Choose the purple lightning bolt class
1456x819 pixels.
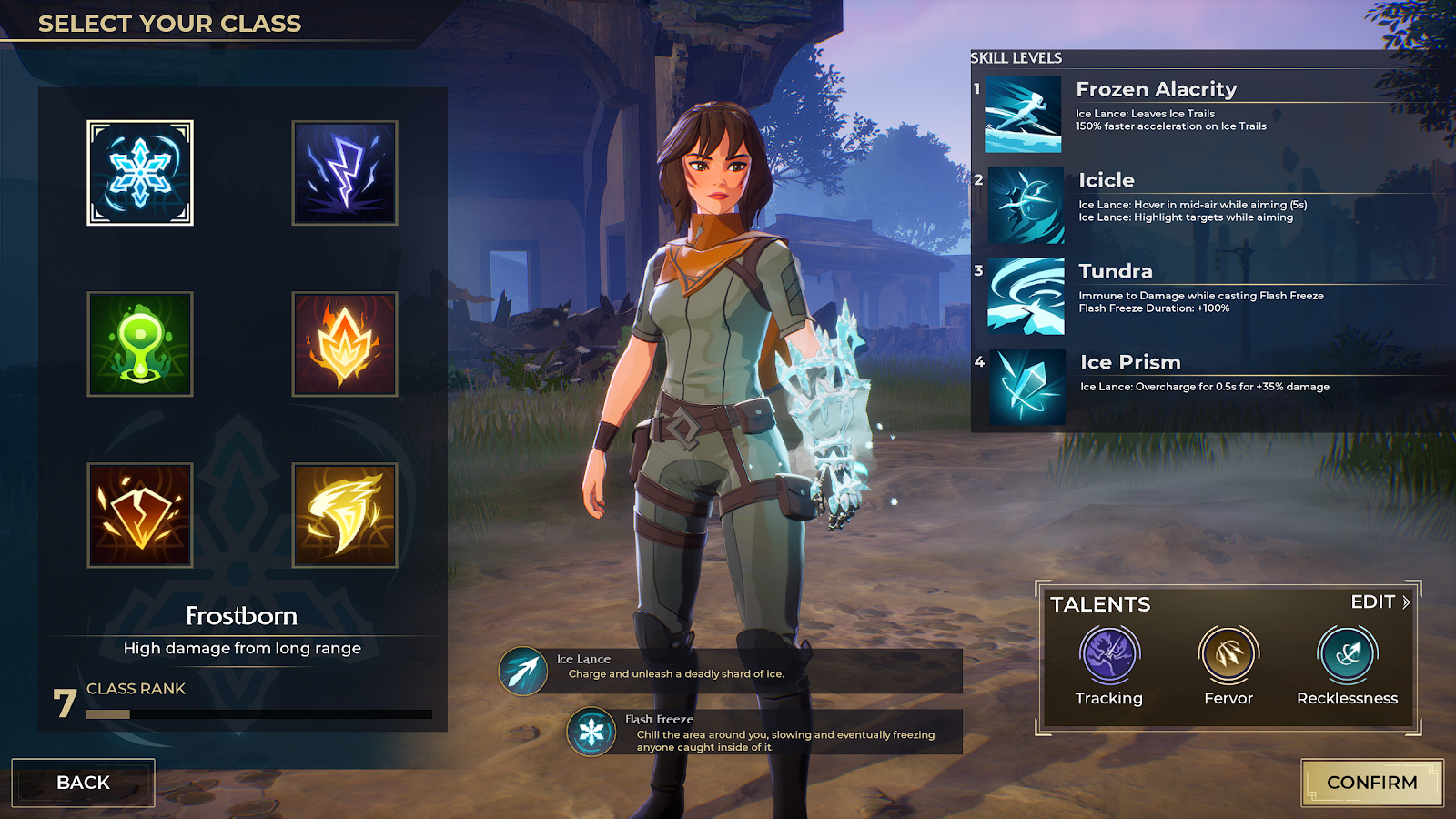[x=345, y=173]
